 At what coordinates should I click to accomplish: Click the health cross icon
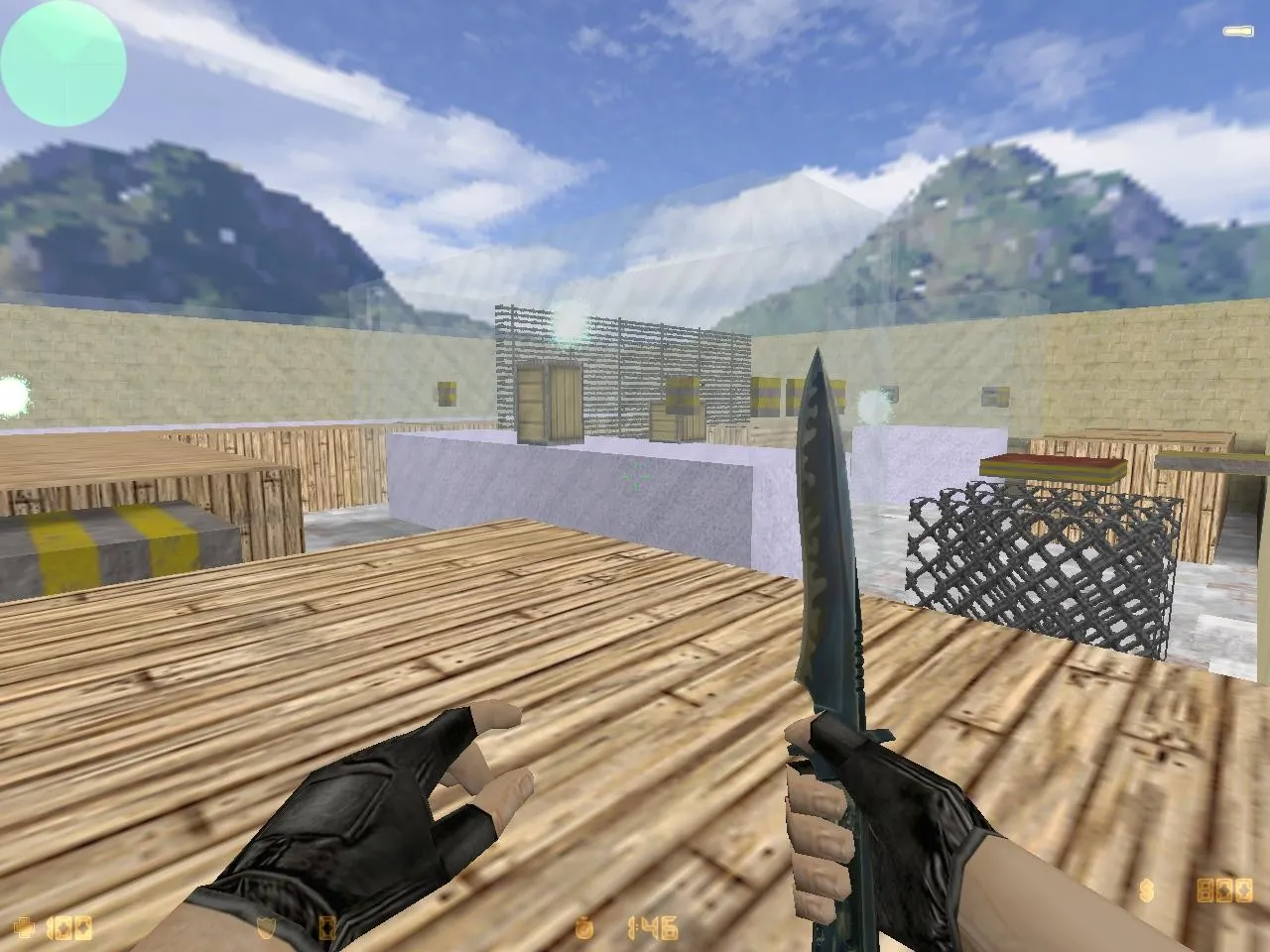[24, 927]
